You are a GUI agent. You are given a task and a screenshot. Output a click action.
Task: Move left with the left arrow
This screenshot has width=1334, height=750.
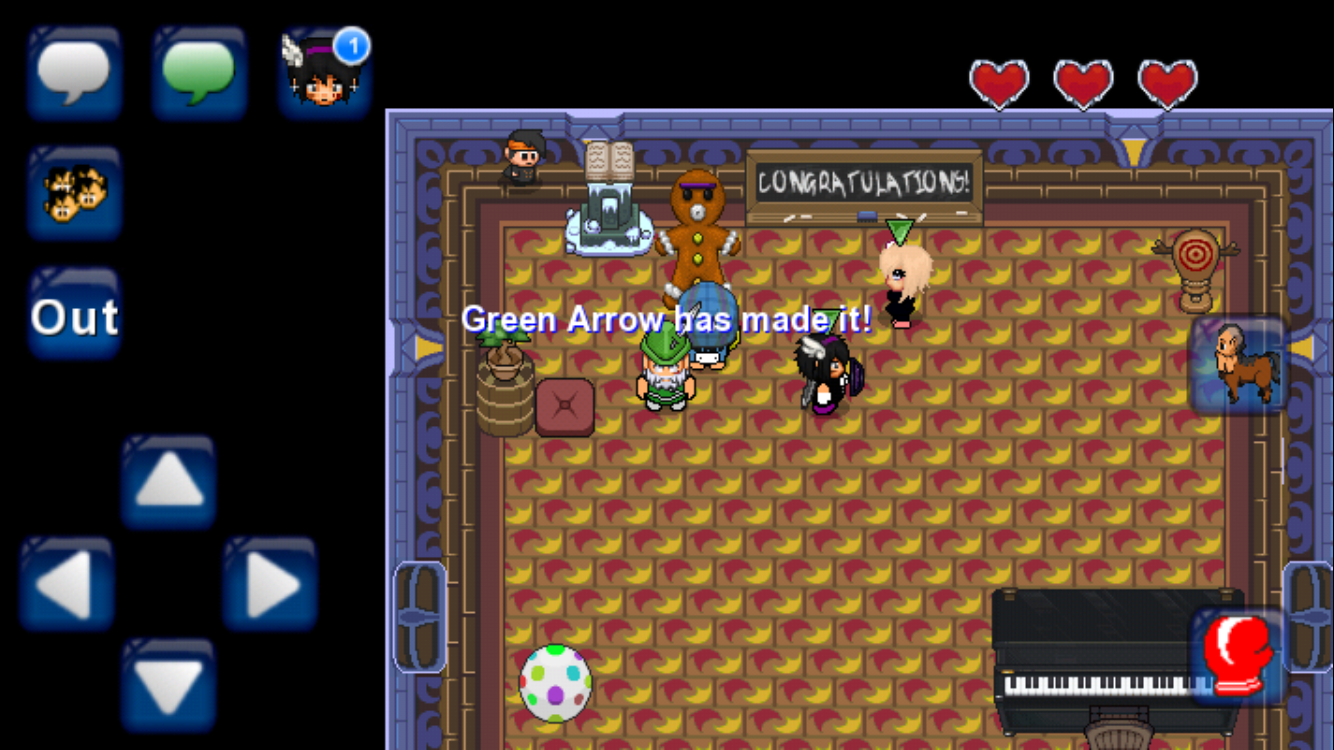67,584
